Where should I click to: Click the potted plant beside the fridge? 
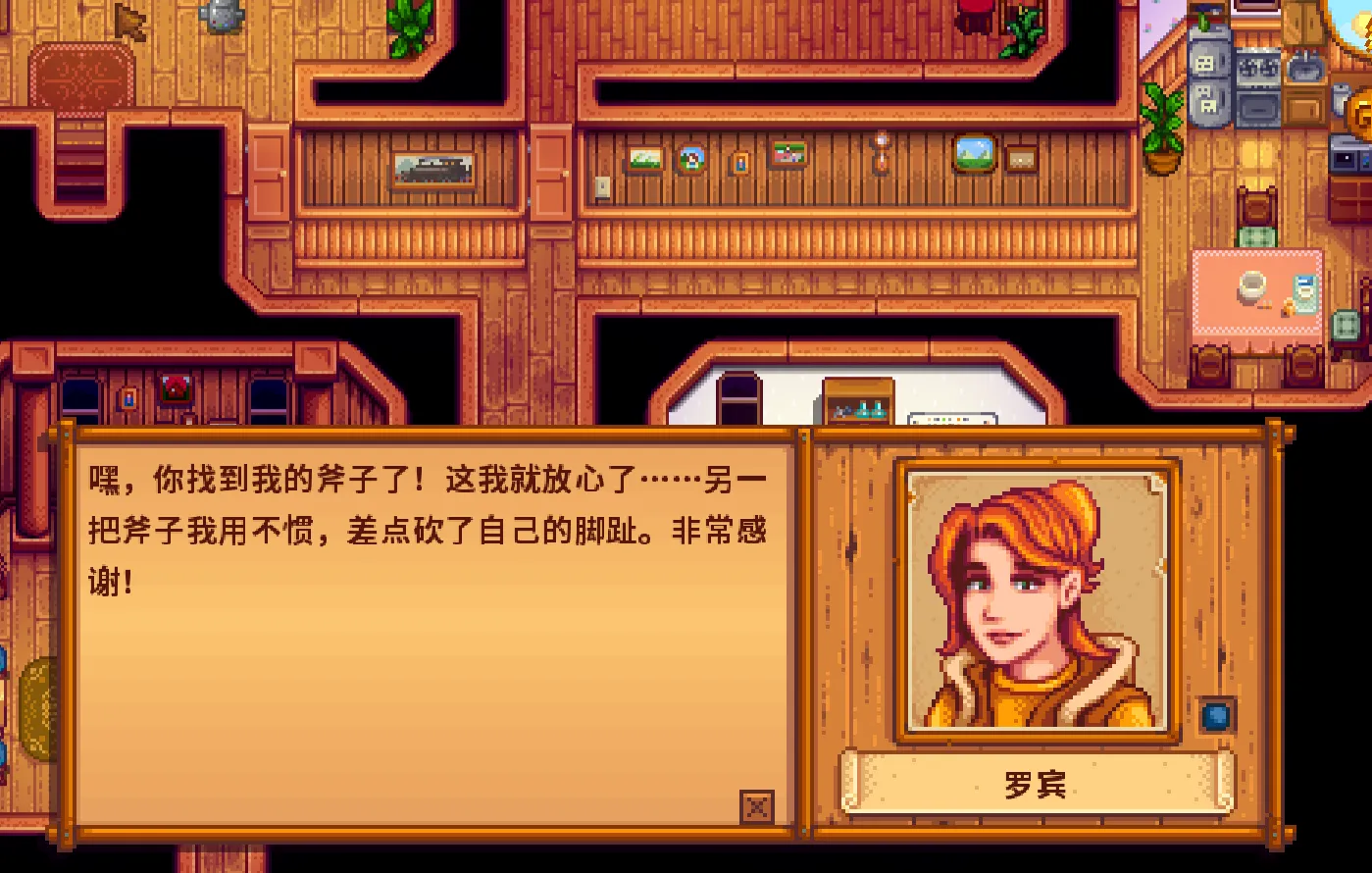pos(1161,132)
